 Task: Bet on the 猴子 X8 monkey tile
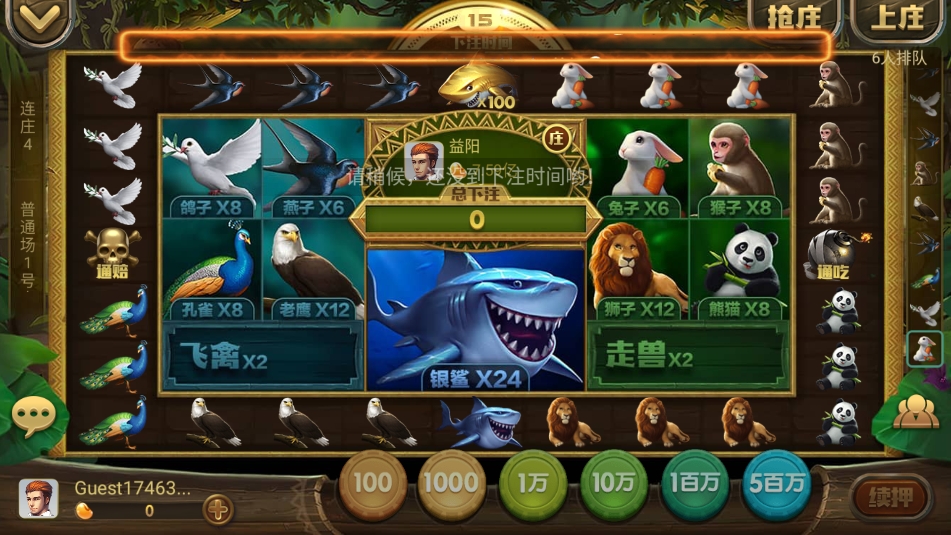click(x=739, y=167)
